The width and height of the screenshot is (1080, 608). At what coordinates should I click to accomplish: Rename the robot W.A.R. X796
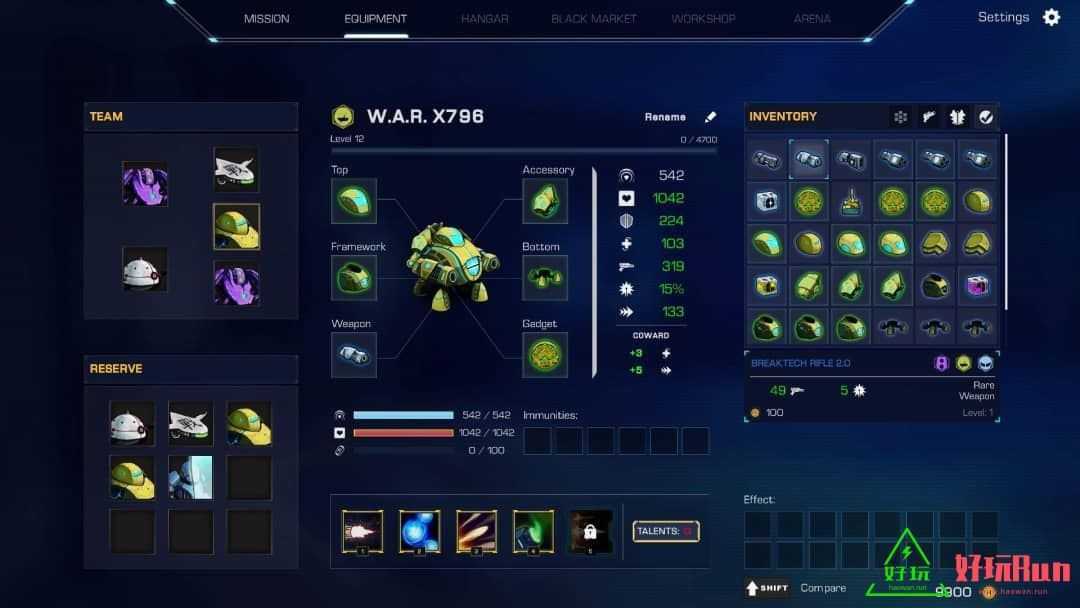click(x=711, y=117)
